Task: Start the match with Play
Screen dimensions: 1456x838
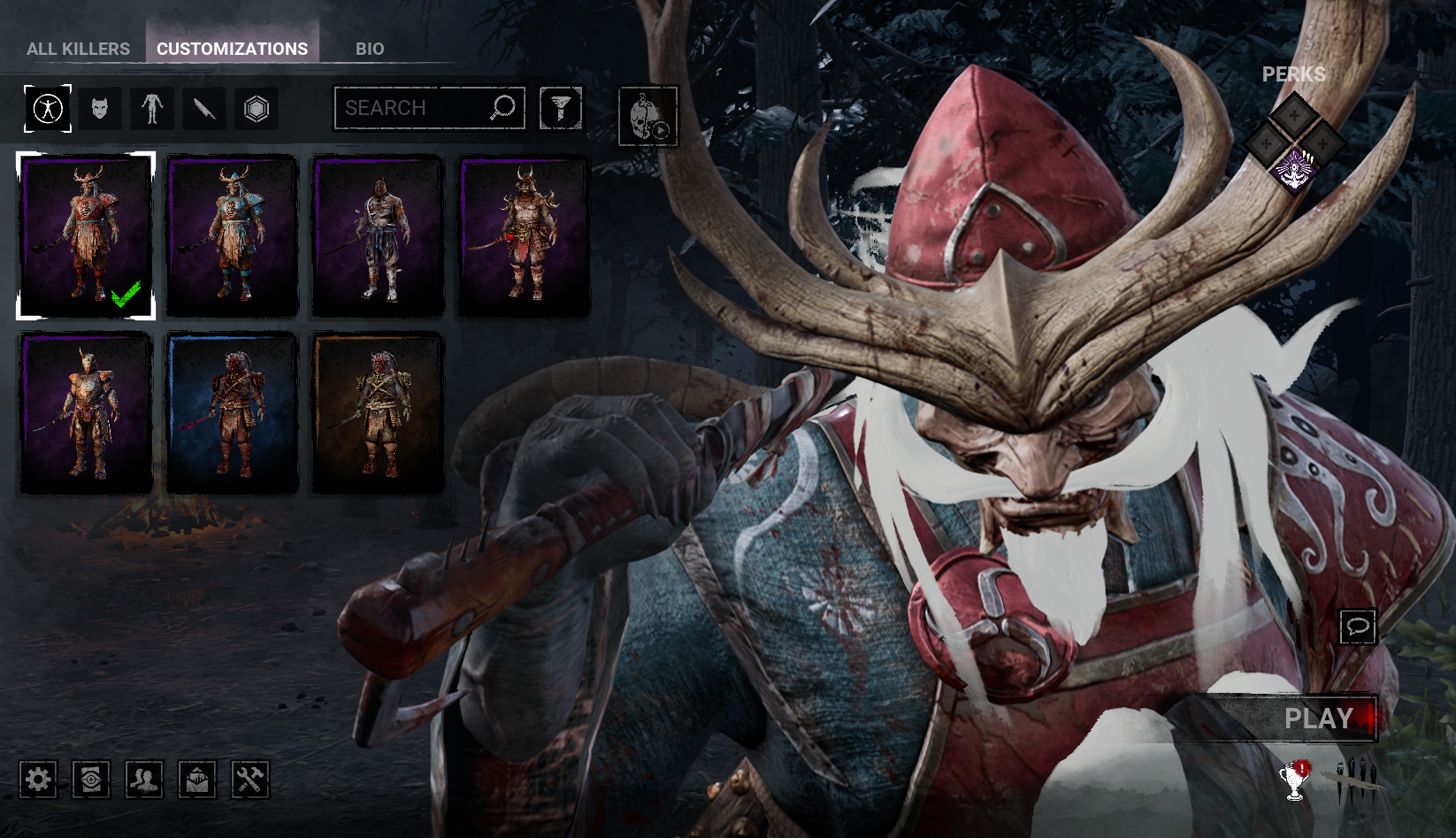Action: pos(1318,719)
